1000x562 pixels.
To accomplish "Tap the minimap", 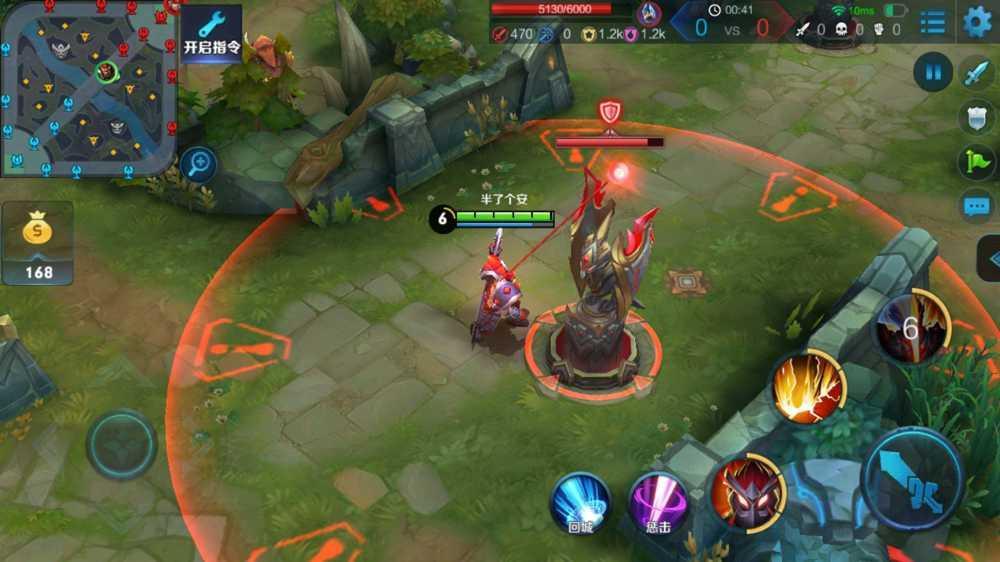I will (x=89, y=87).
